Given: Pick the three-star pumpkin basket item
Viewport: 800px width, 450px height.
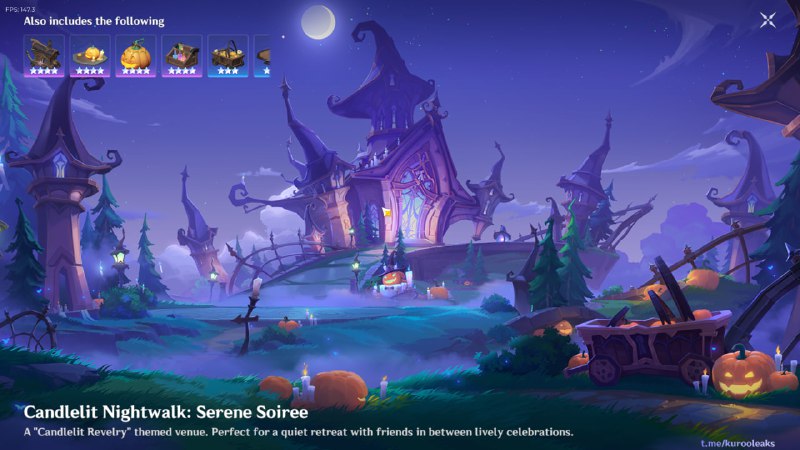Looking at the screenshot, I should (228, 56).
